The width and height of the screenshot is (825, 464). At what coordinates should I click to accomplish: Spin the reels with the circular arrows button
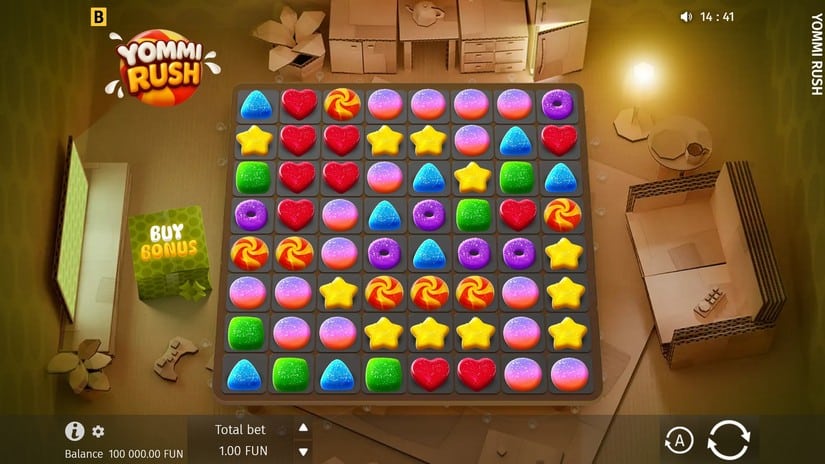(727, 440)
